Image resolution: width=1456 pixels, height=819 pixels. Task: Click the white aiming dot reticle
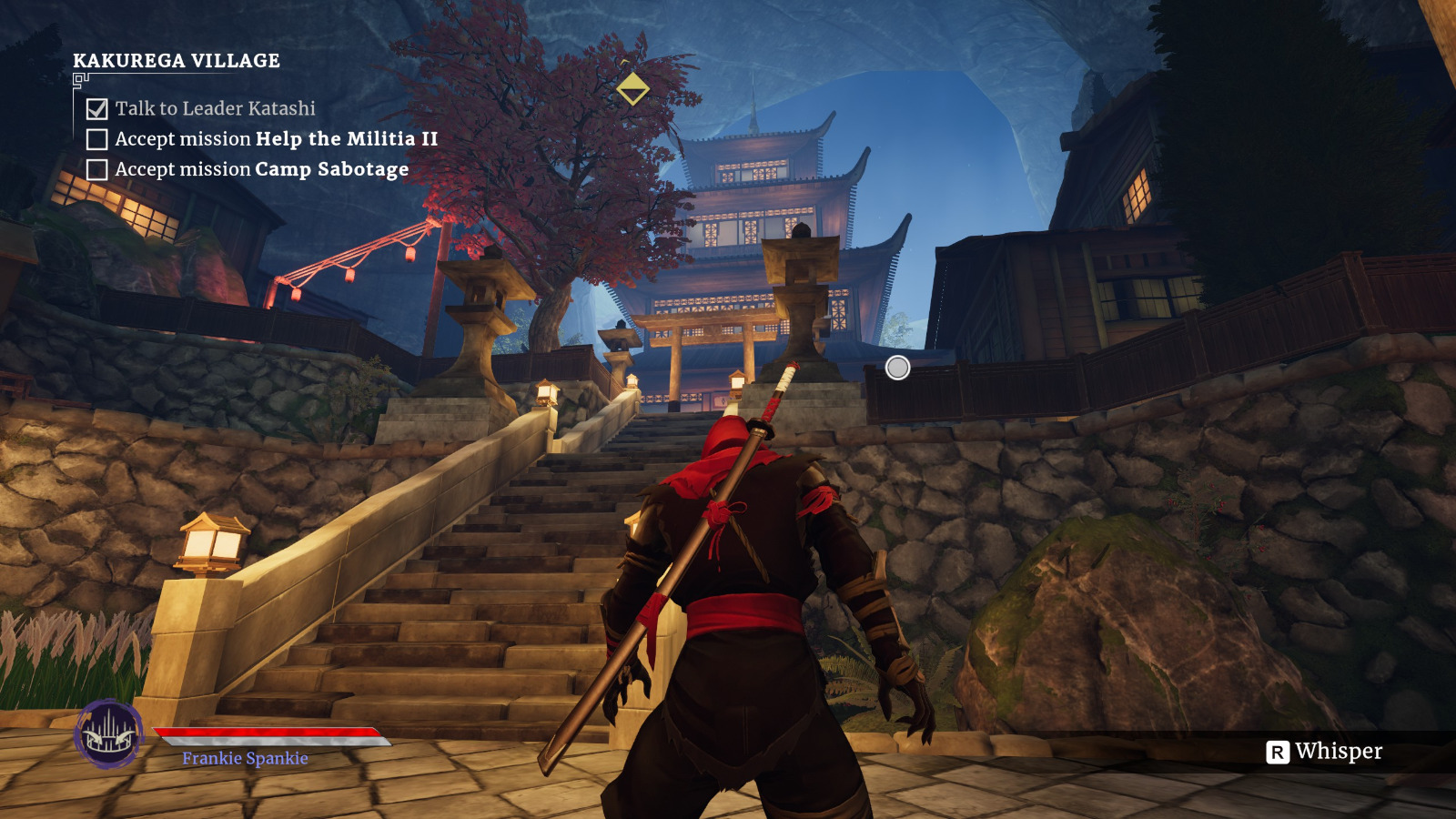pos(897,368)
